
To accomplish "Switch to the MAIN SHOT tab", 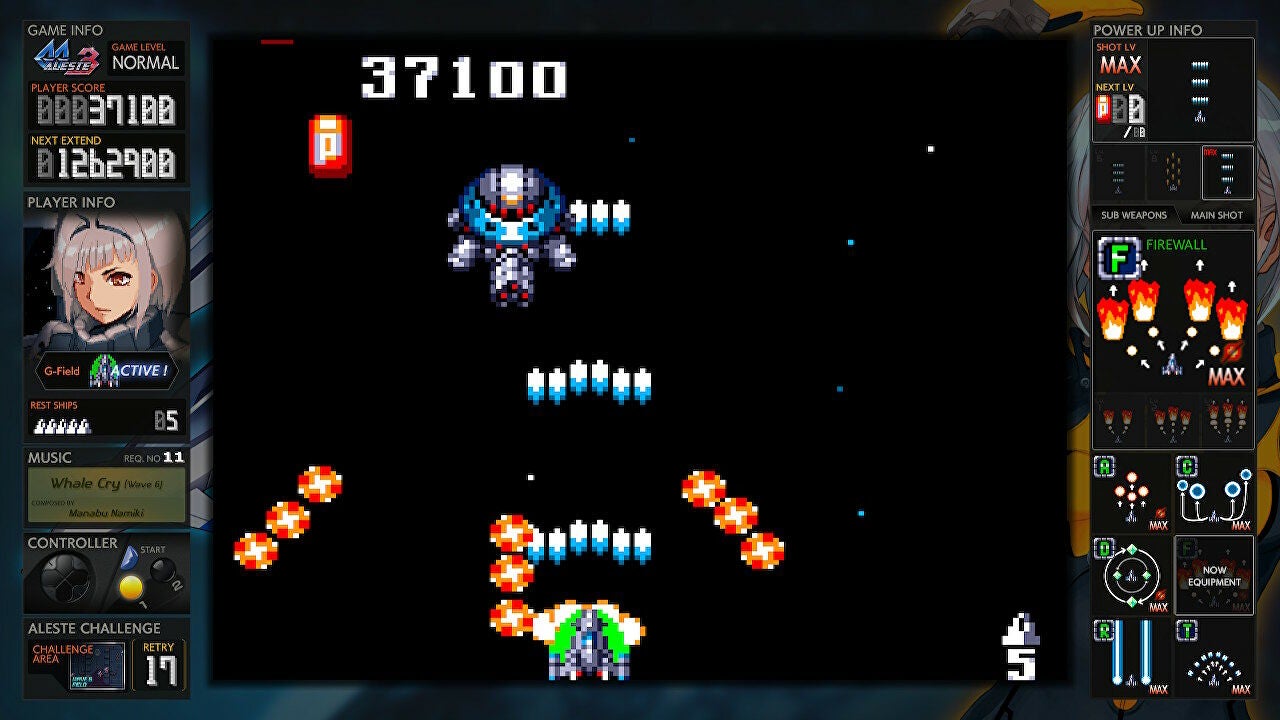I will (x=1216, y=214).
